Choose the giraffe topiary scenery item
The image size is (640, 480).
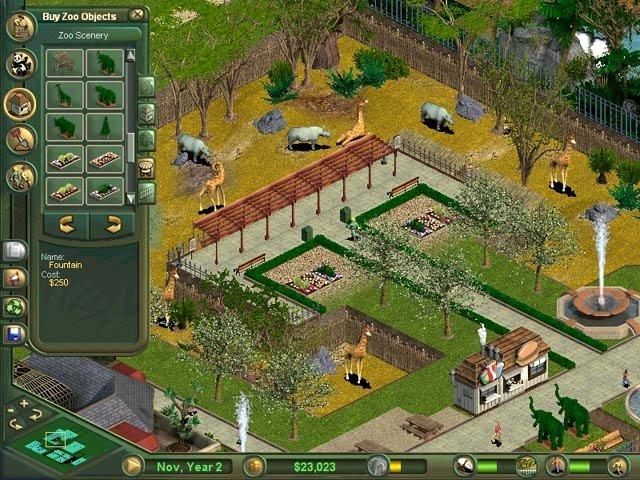pos(65,96)
